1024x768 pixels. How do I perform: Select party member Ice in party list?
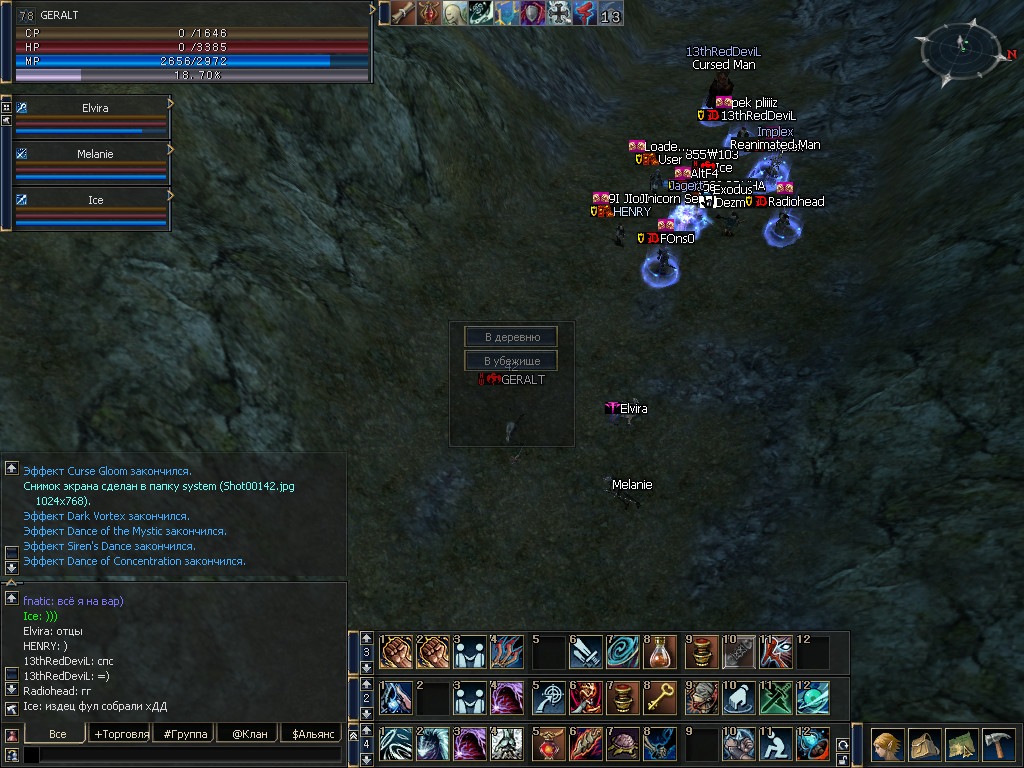(95, 200)
